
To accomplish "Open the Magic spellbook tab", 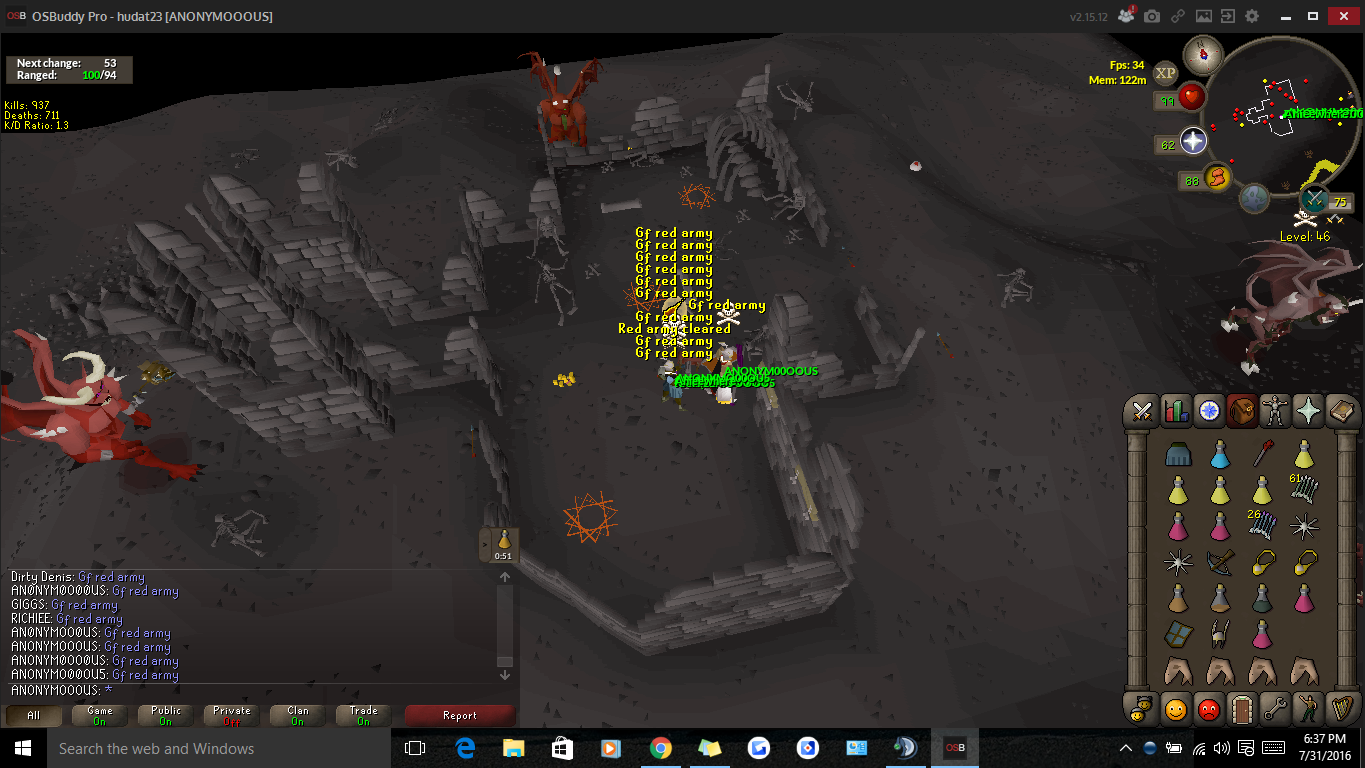I will tap(1341, 410).
